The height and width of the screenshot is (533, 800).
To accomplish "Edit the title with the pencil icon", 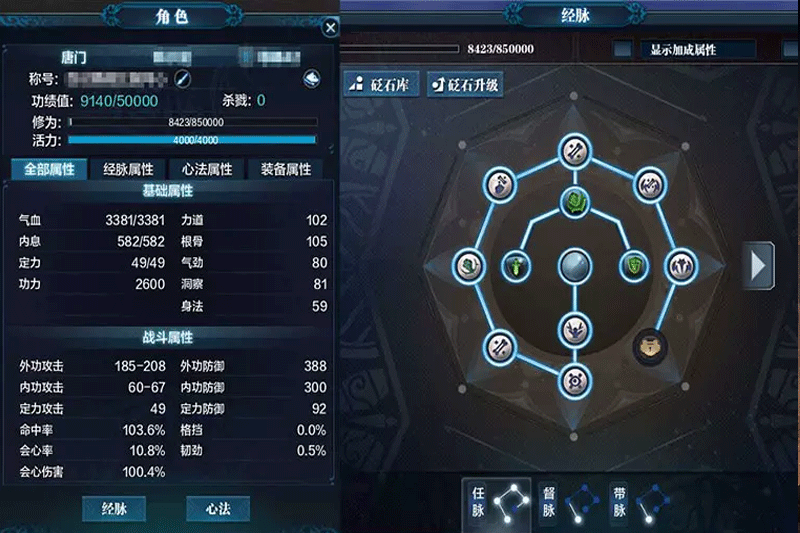I will coord(182,78).
